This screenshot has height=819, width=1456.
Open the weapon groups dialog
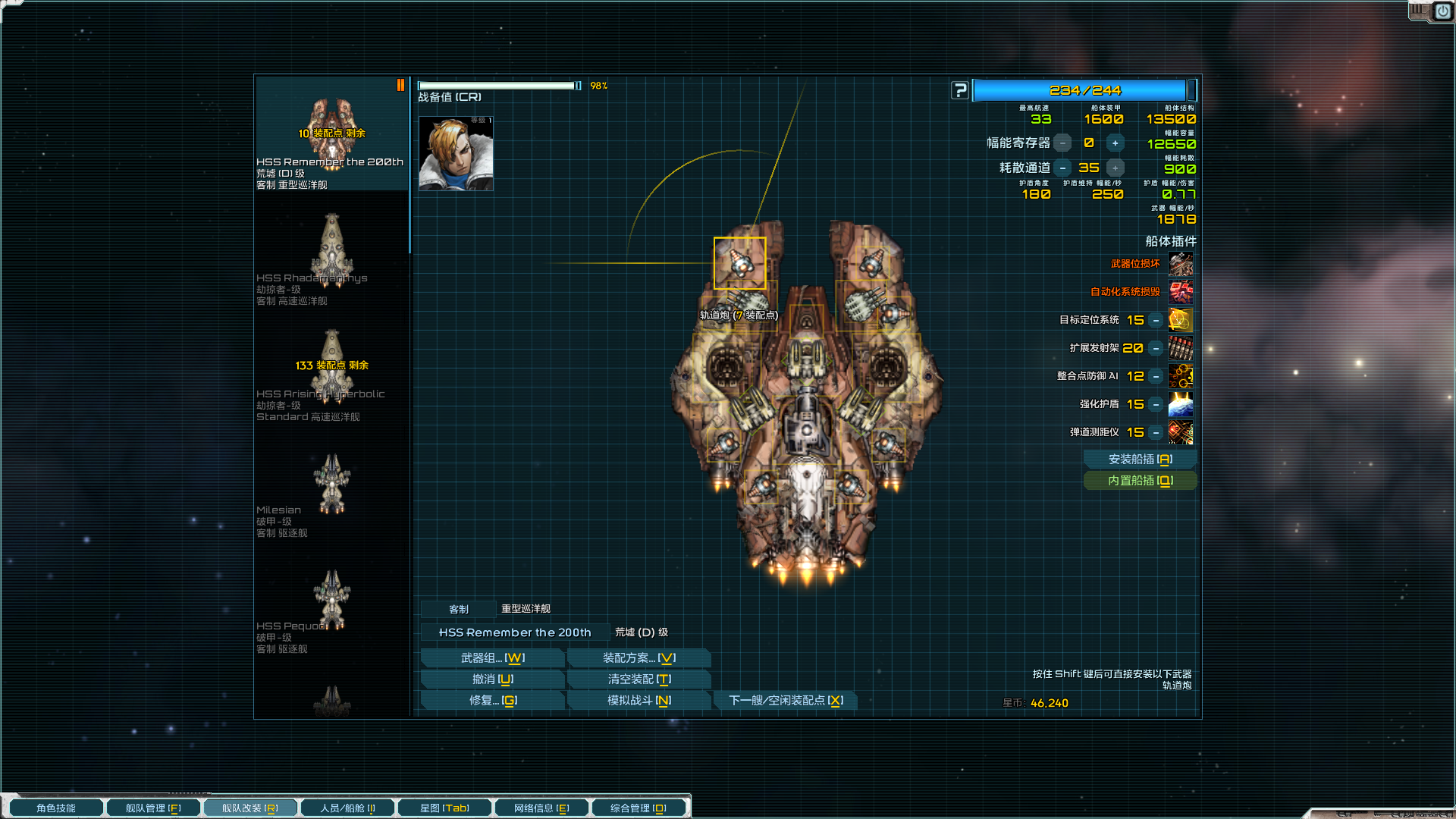492,658
